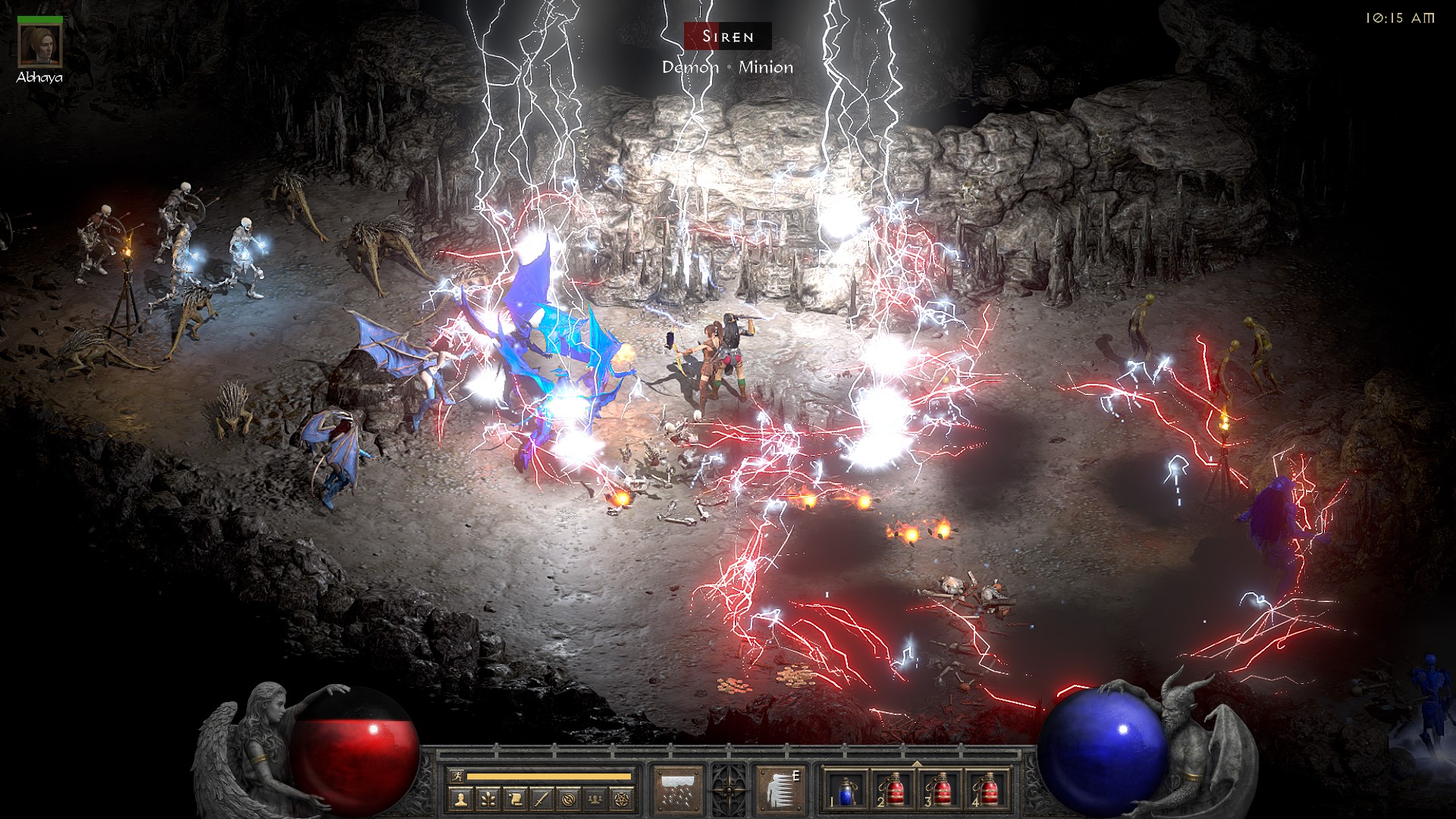Expand the belt with the arrow above potions
Screen dimensions: 1456x819
click(x=917, y=762)
